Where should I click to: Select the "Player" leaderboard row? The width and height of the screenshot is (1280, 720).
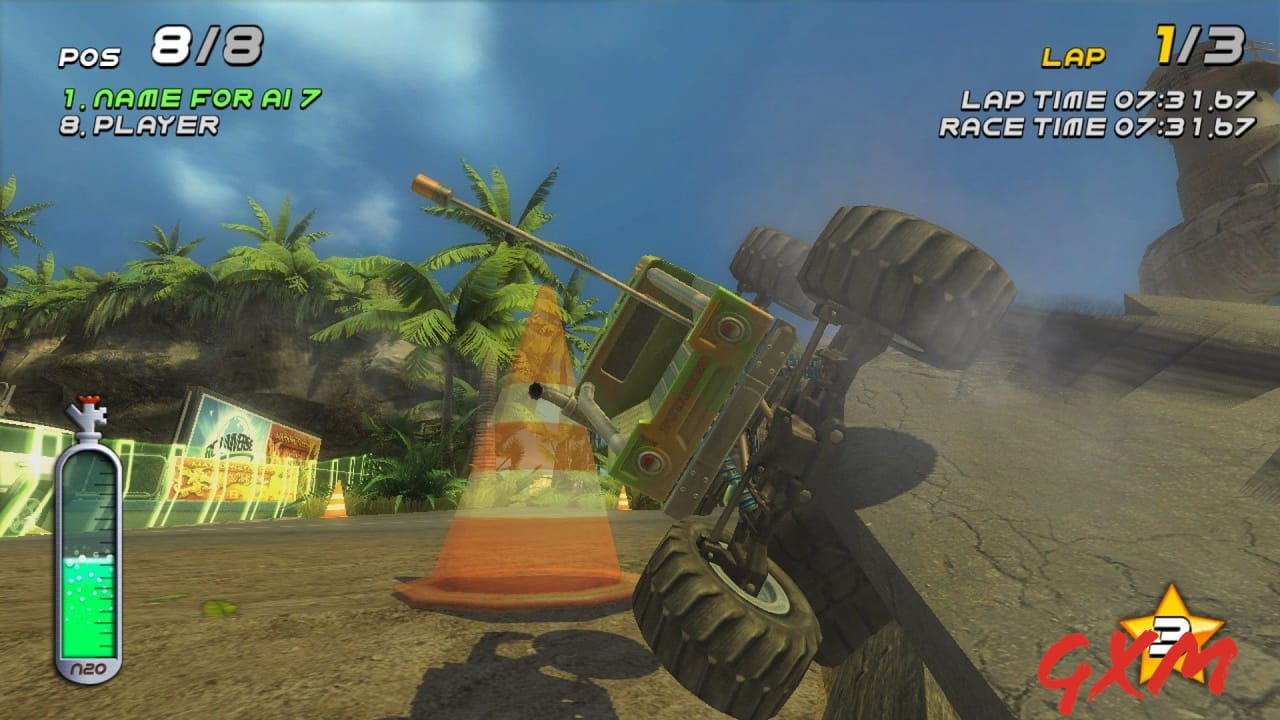(x=140, y=126)
